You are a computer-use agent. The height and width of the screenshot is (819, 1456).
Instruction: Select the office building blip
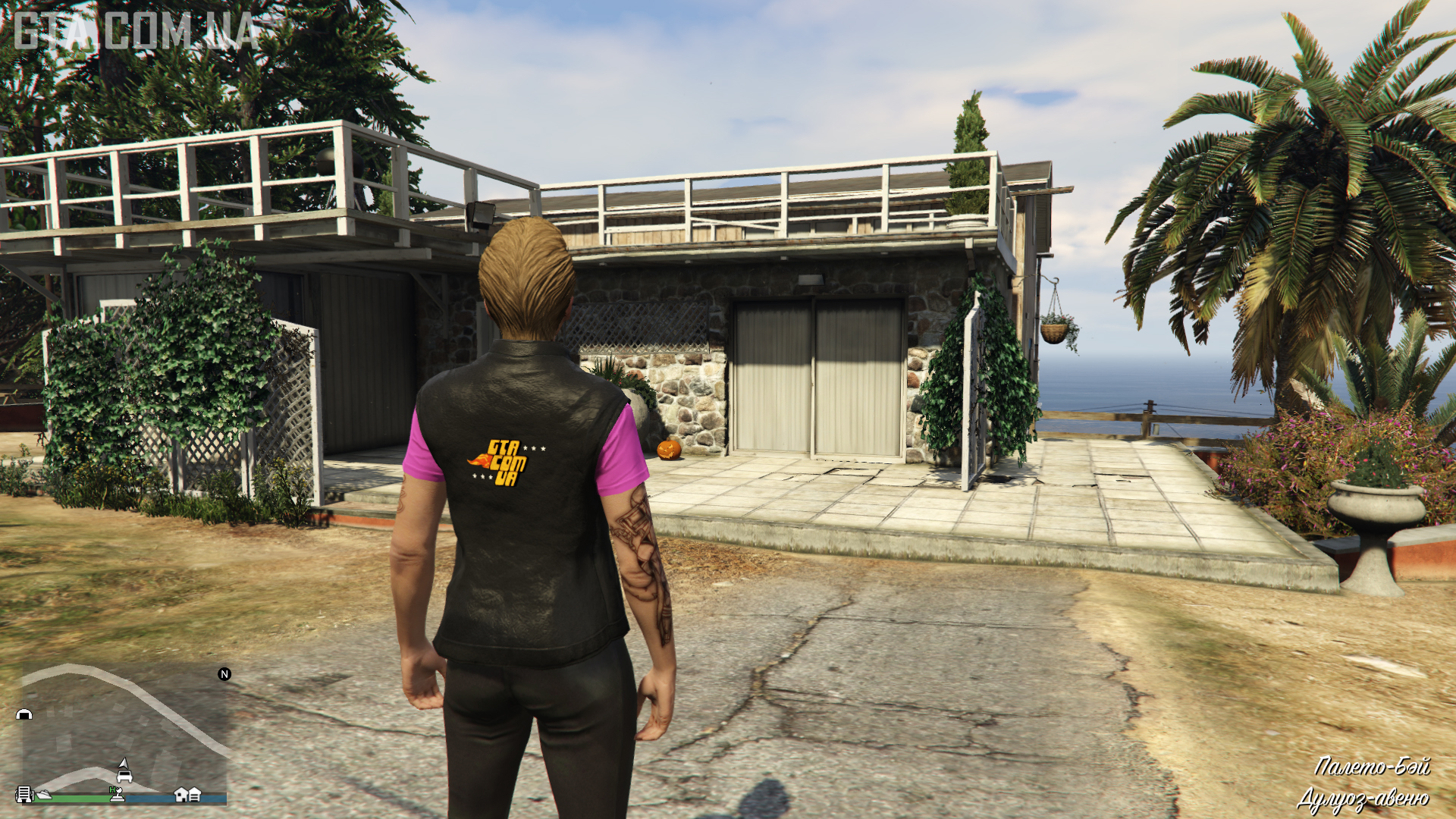pyautogui.click(x=24, y=794)
